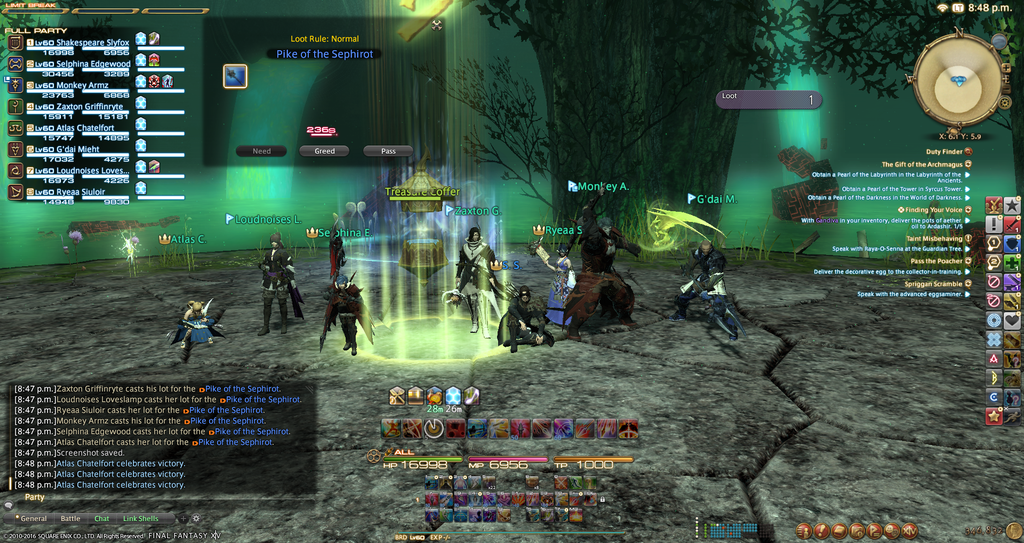Select the Pike of the Sephirot item icon
The image size is (1024, 543).
point(235,76)
